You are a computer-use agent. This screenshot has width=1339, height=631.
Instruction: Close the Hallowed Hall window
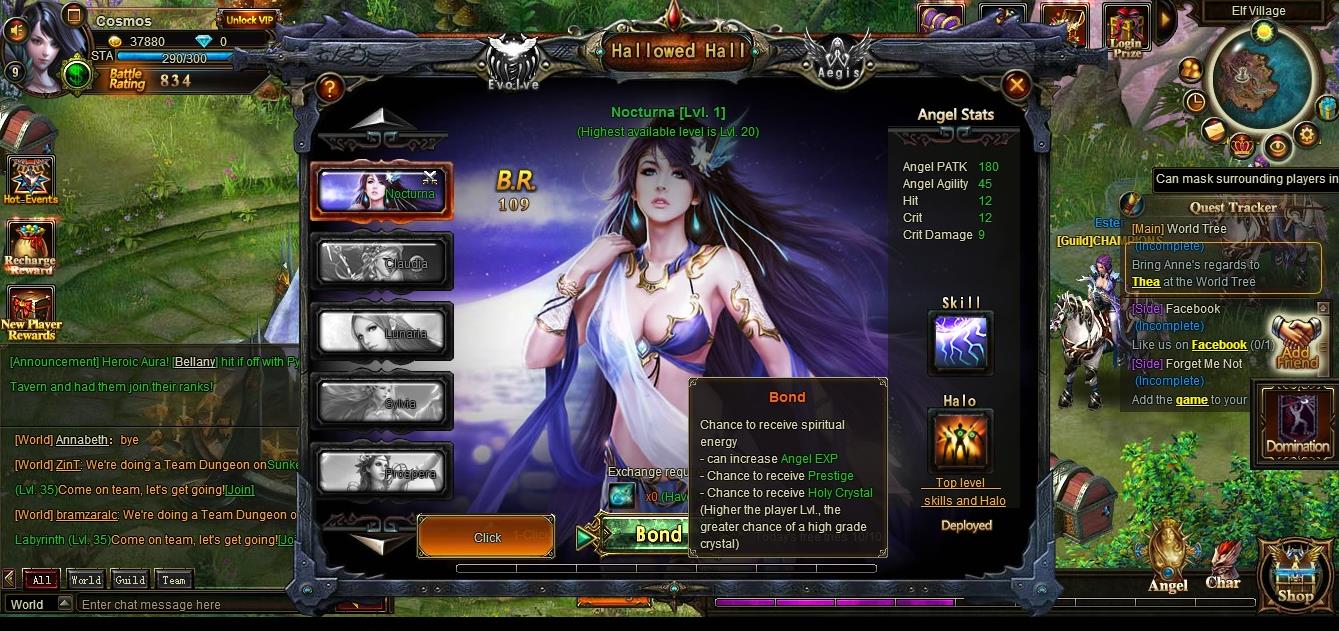(1017, 85)
